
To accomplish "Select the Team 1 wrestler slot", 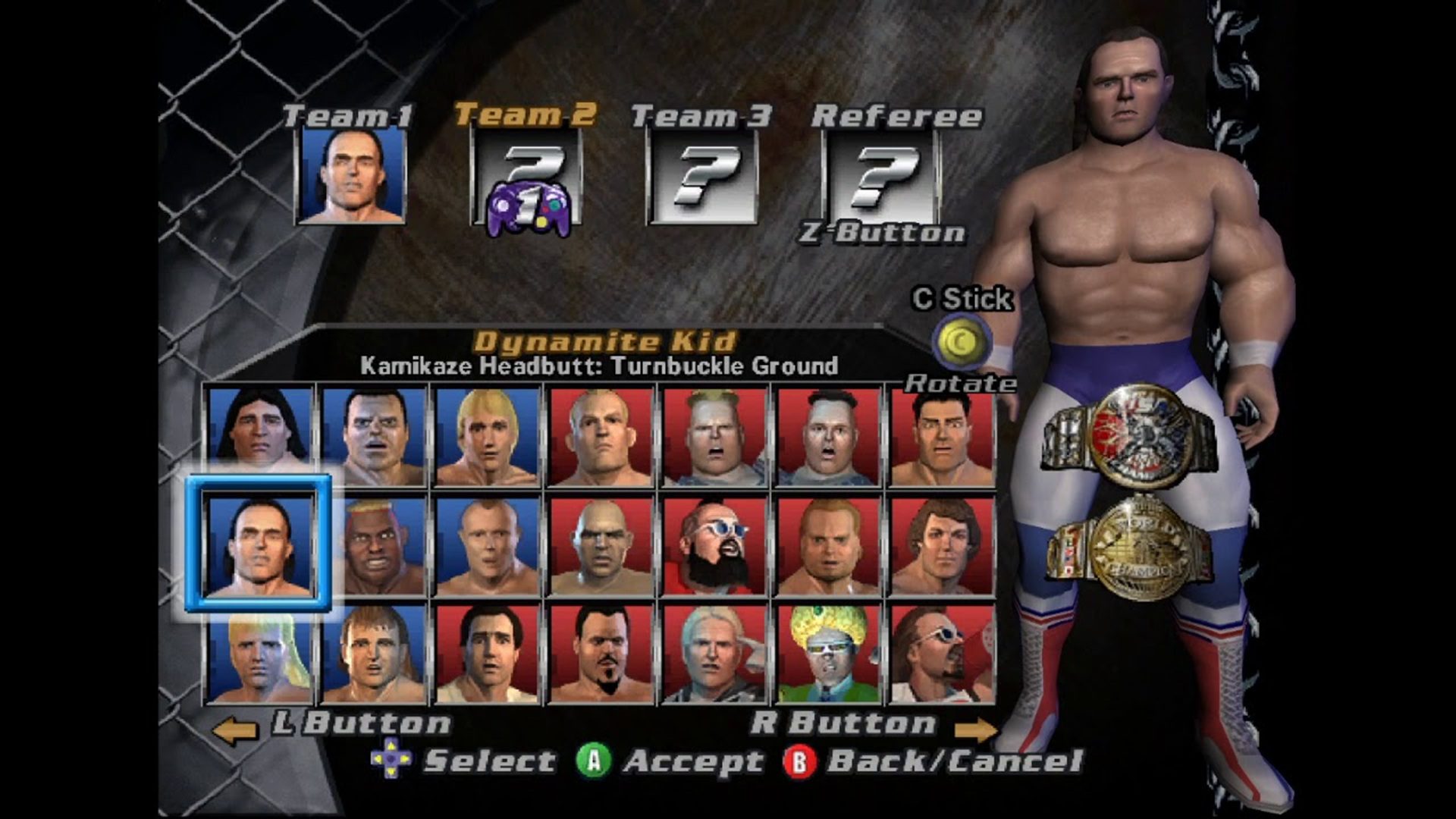I will tap(353, 177).
